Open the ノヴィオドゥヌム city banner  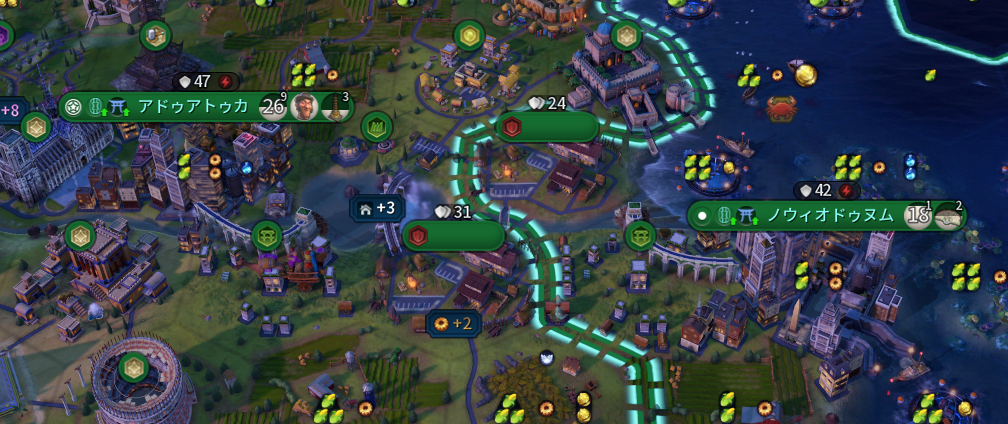[830, 215]
